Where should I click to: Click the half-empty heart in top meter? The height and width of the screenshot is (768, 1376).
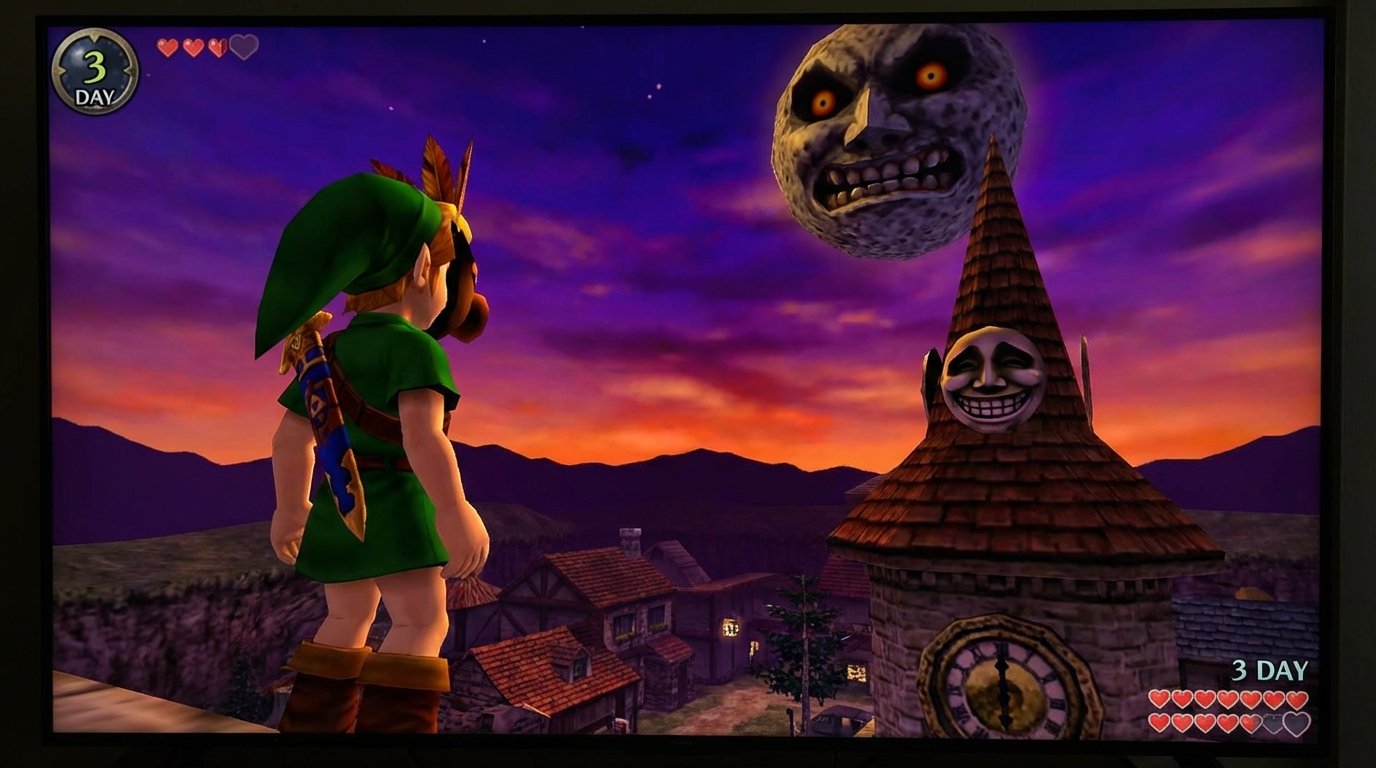[x=217, y=47]
